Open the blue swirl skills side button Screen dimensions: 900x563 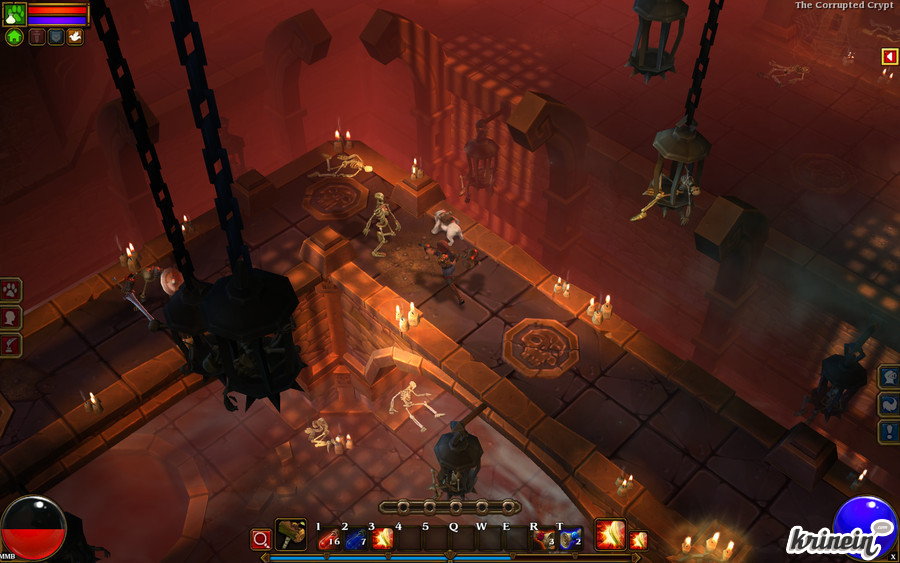[x=889, y=404]
